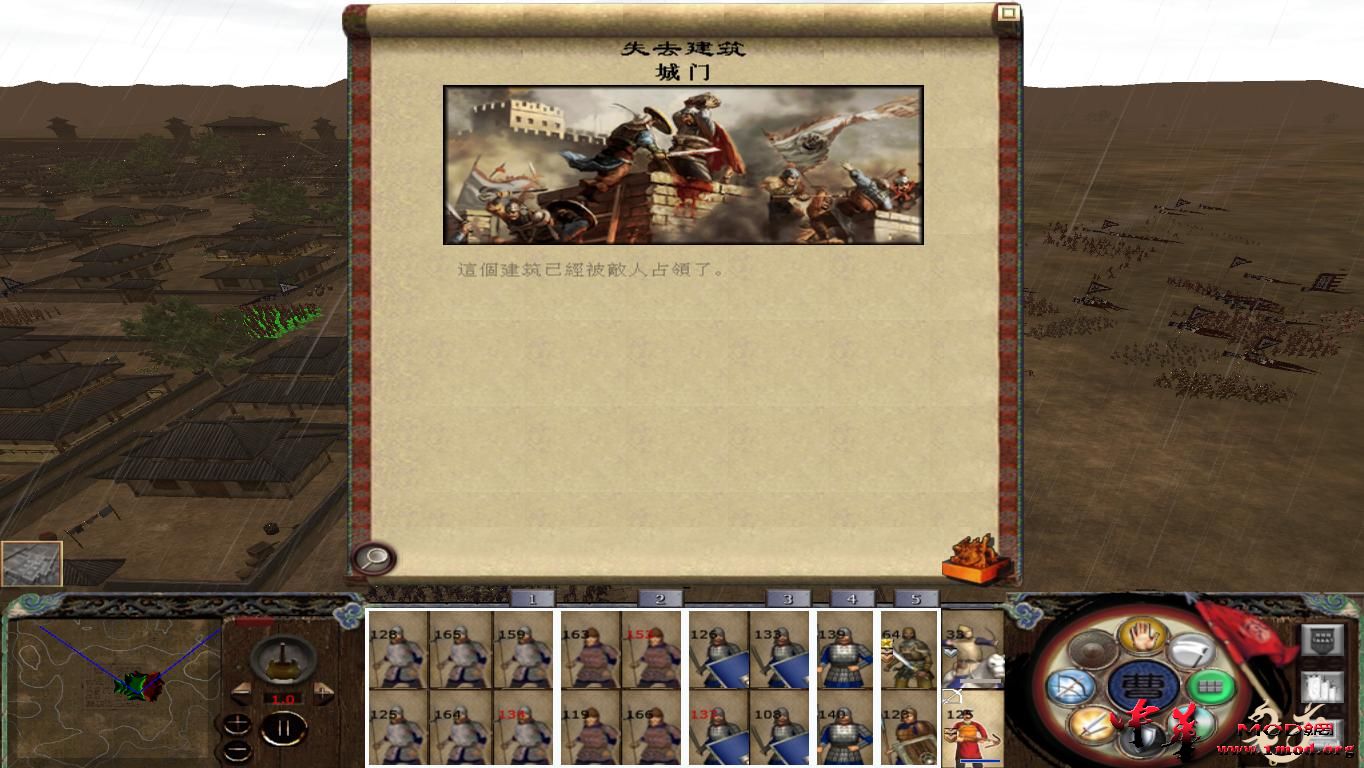Viewport: 1364px width, 768px height.
Task: Pause the battle with the pause button
Action: click(284, 727)
